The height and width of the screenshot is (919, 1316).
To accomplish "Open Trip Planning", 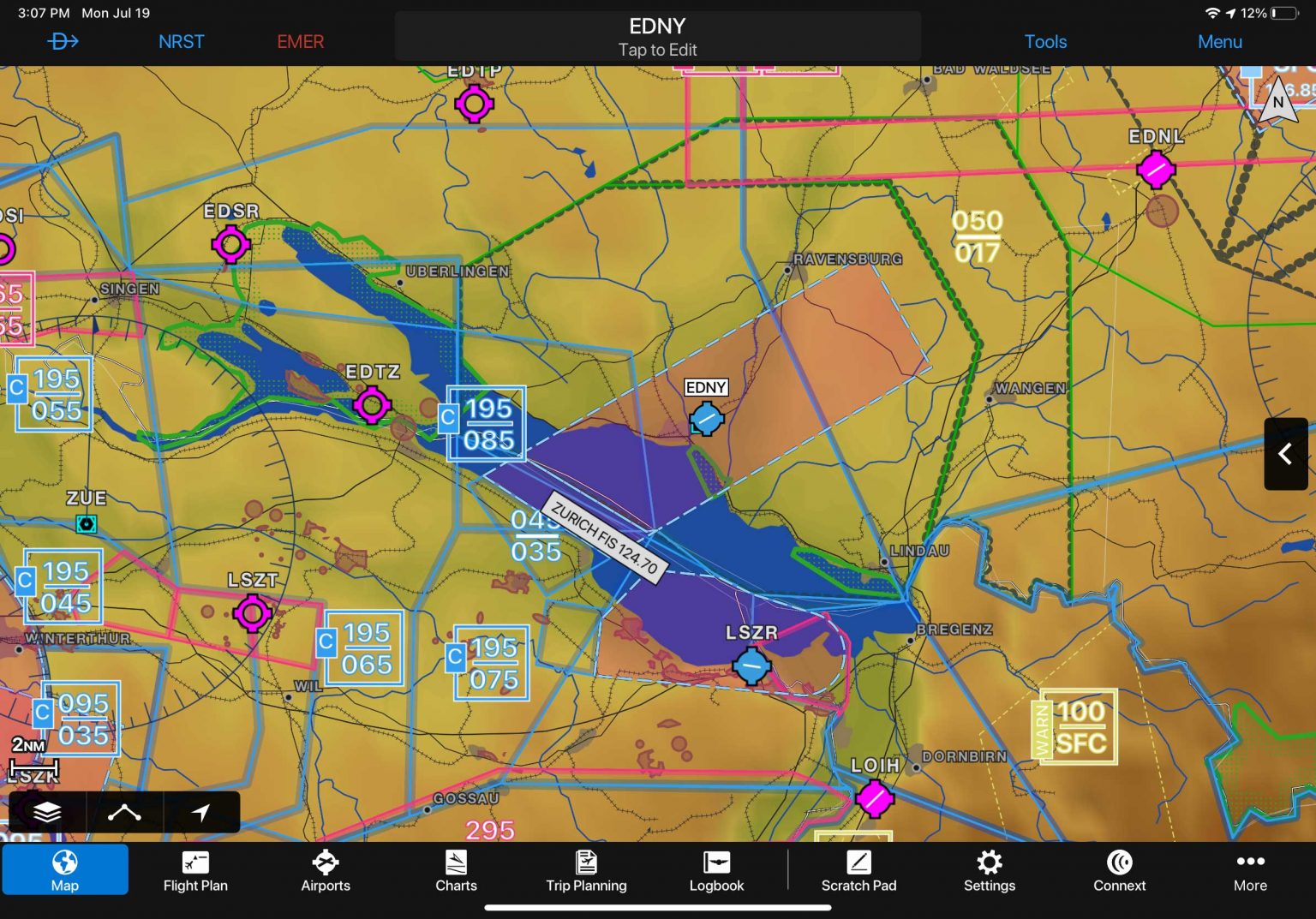I will [x=586, y=869].
